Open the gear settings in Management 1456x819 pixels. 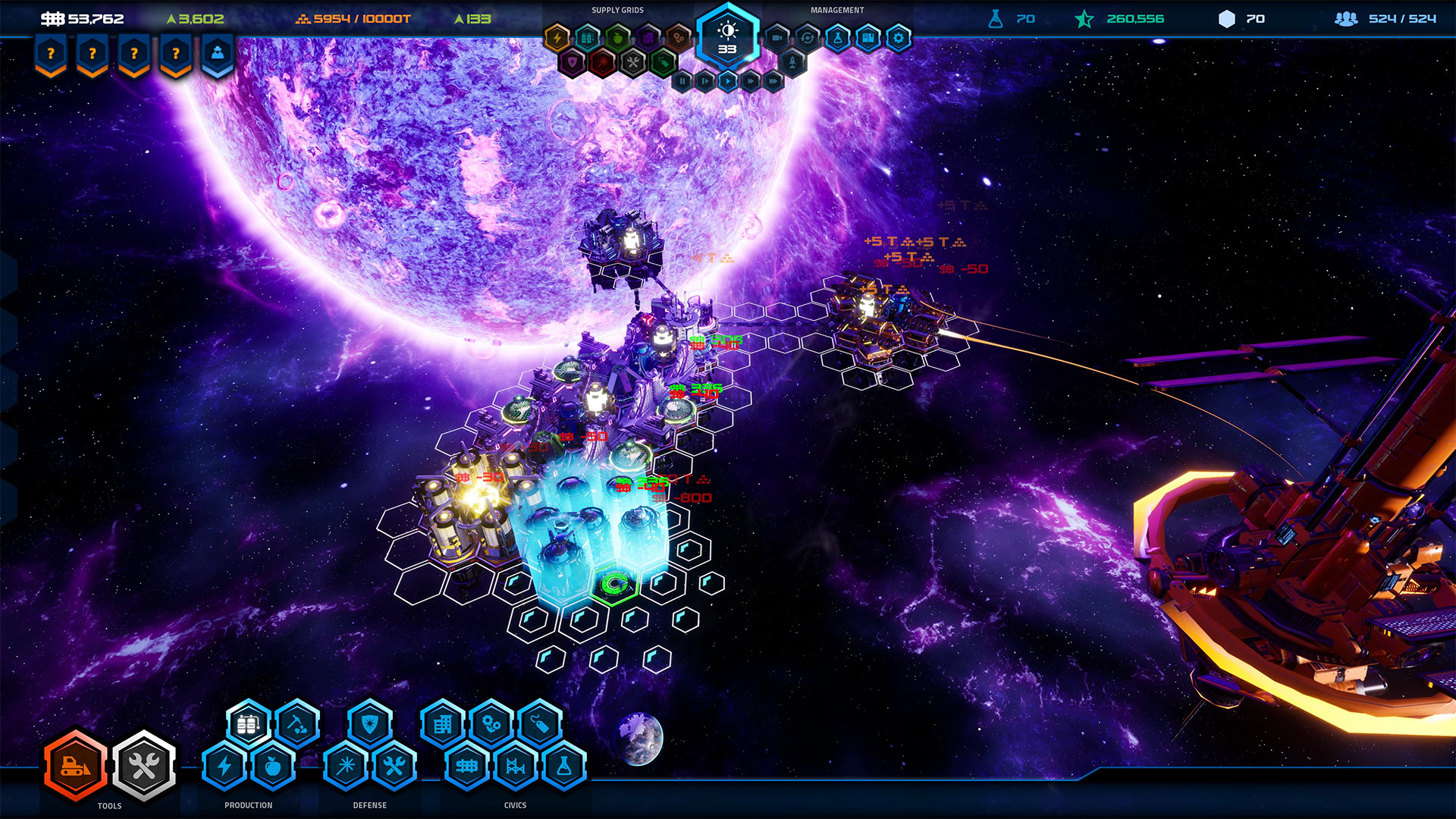(x=899, y=37)
